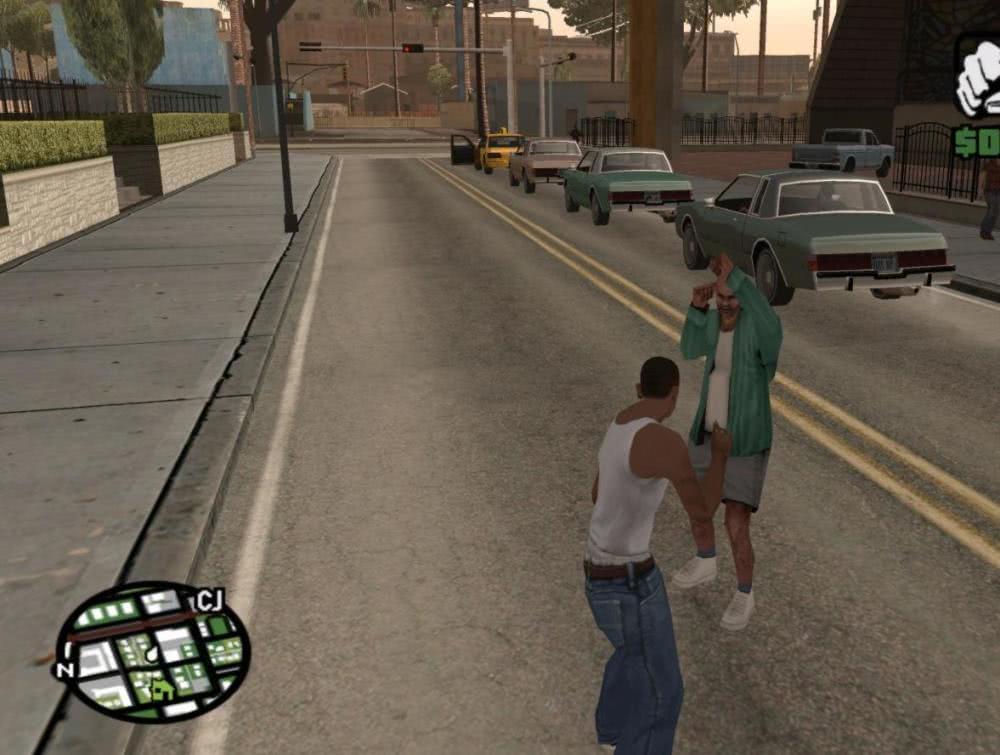
Task: Click the CJ marker on the radar
Action: pyautogui.click(x=208, y=600)
